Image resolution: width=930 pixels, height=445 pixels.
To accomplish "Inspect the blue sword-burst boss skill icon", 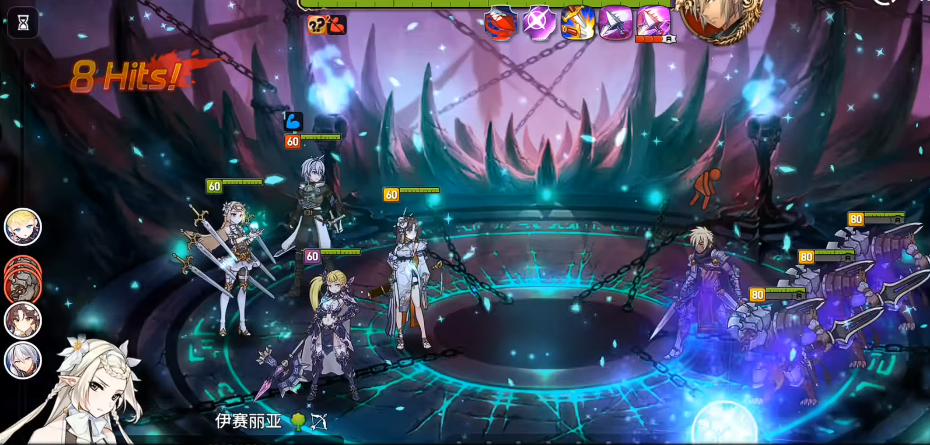I will pyautogui.click(x=578, y=22).
